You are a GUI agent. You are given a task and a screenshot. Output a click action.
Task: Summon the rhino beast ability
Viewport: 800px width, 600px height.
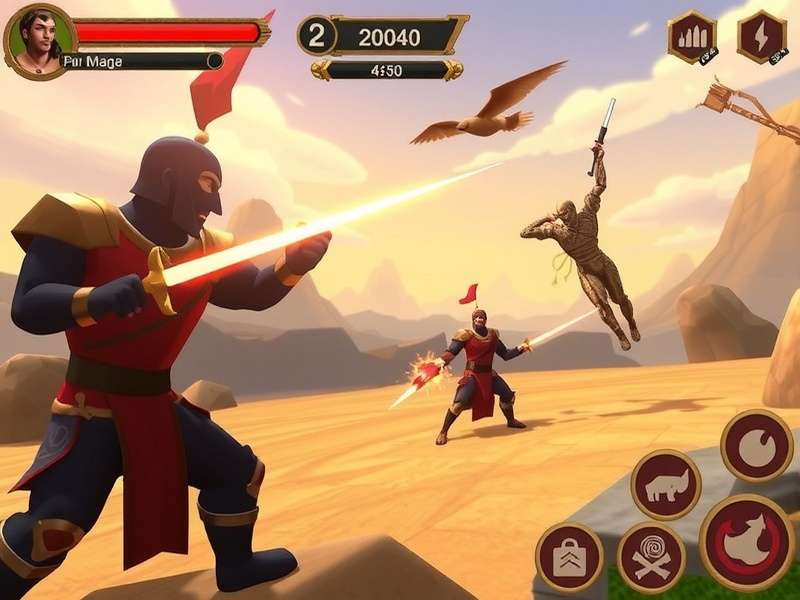pos(665,485)
